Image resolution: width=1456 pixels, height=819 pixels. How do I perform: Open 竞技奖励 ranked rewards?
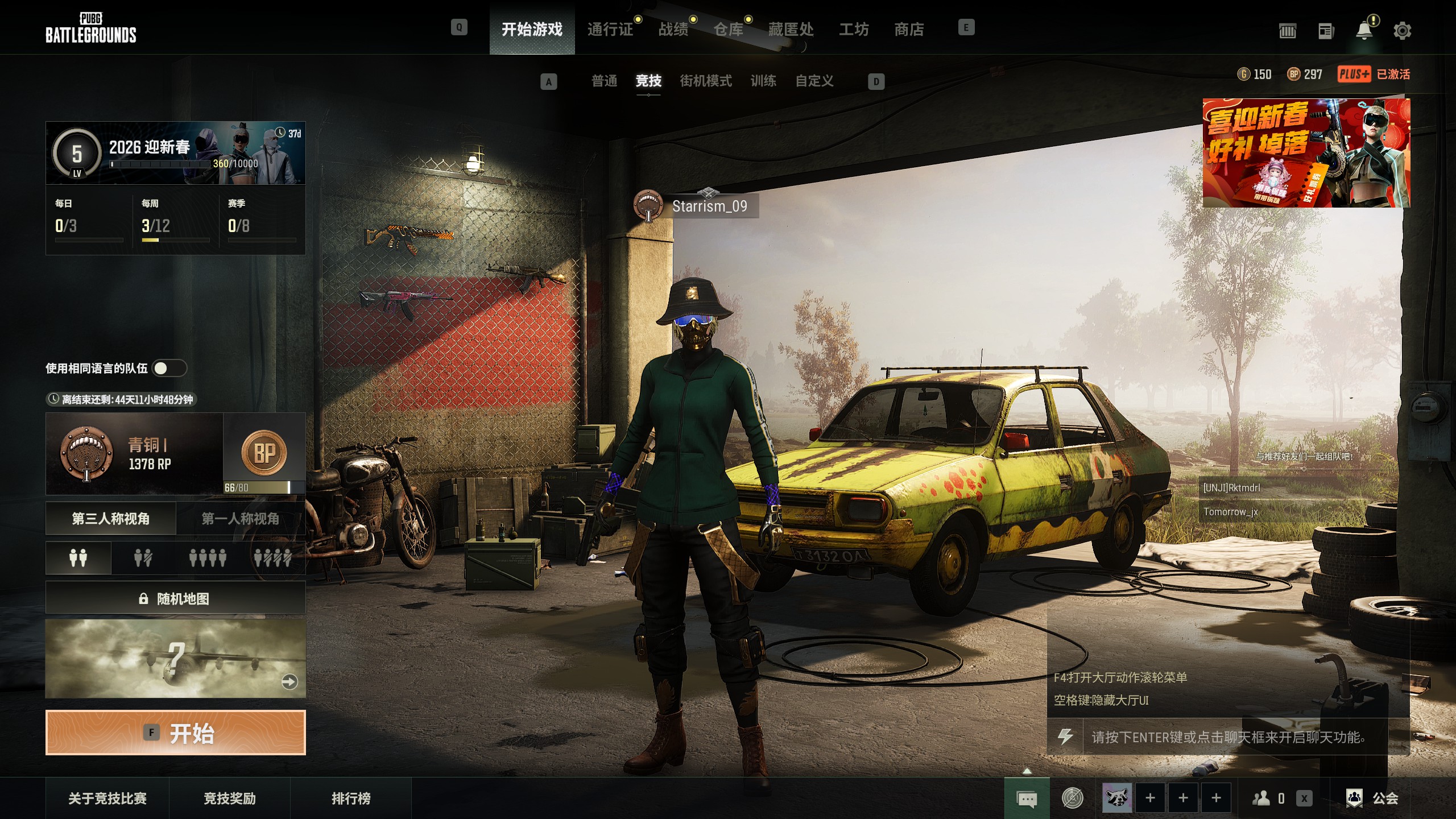pos(230,799)
